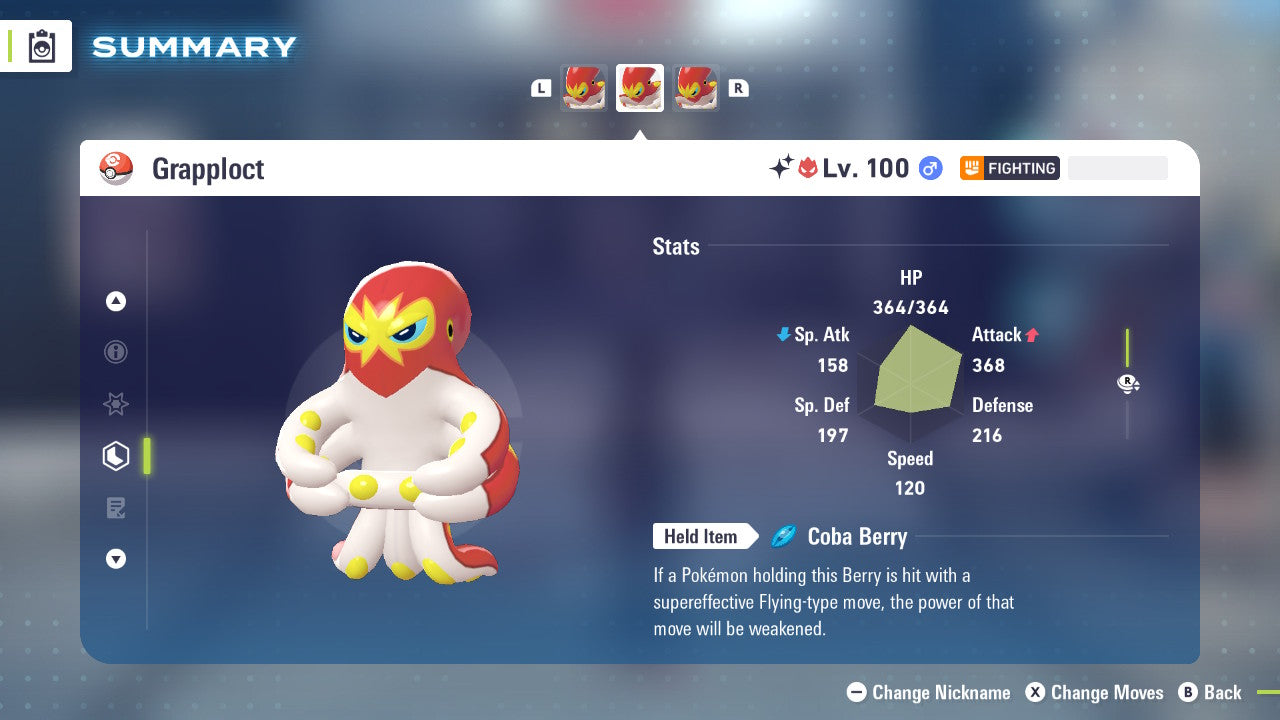The height and width of the screenshot is (720, 1280).
Task: Click the clipboard camera icon top-left
Action: 41,45
